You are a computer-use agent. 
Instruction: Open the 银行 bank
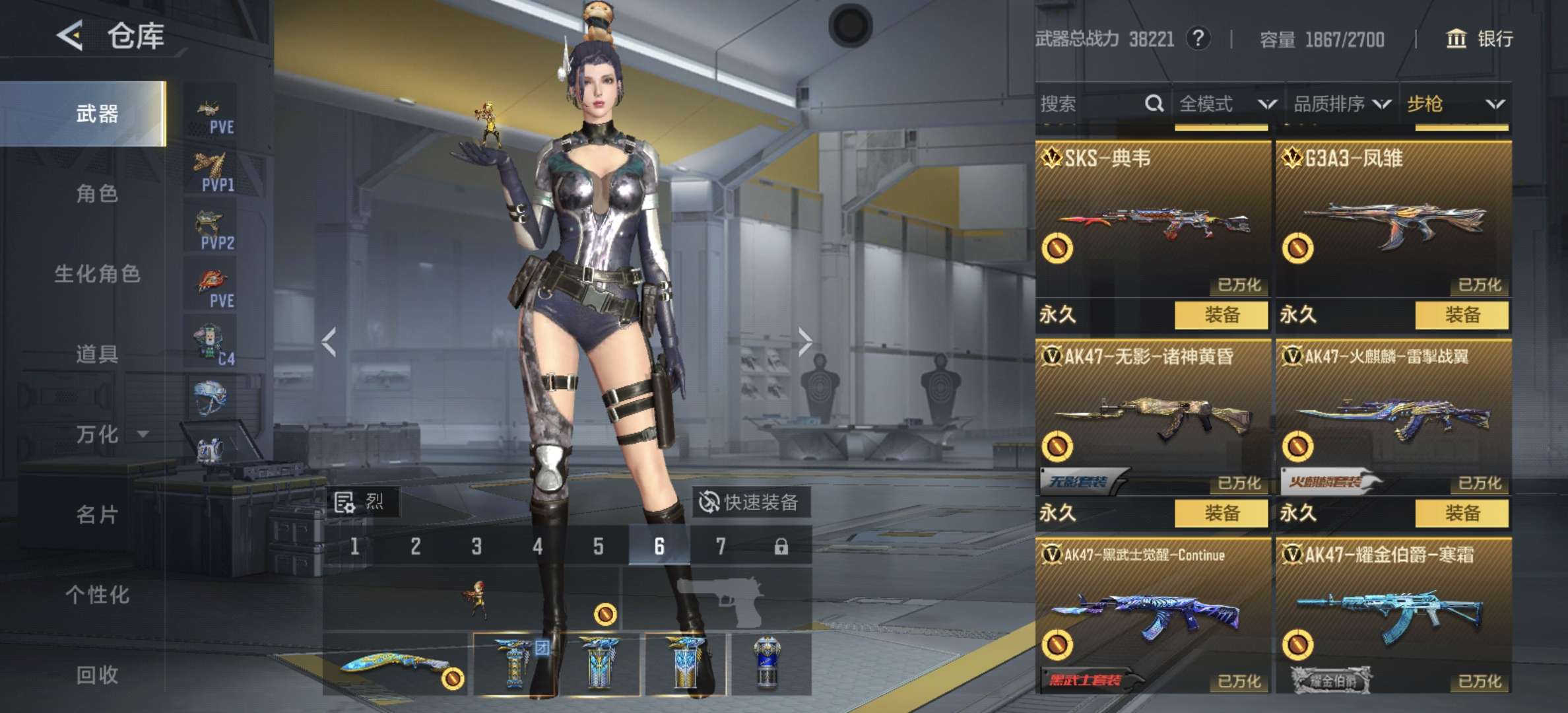(x=1480, y=39)
